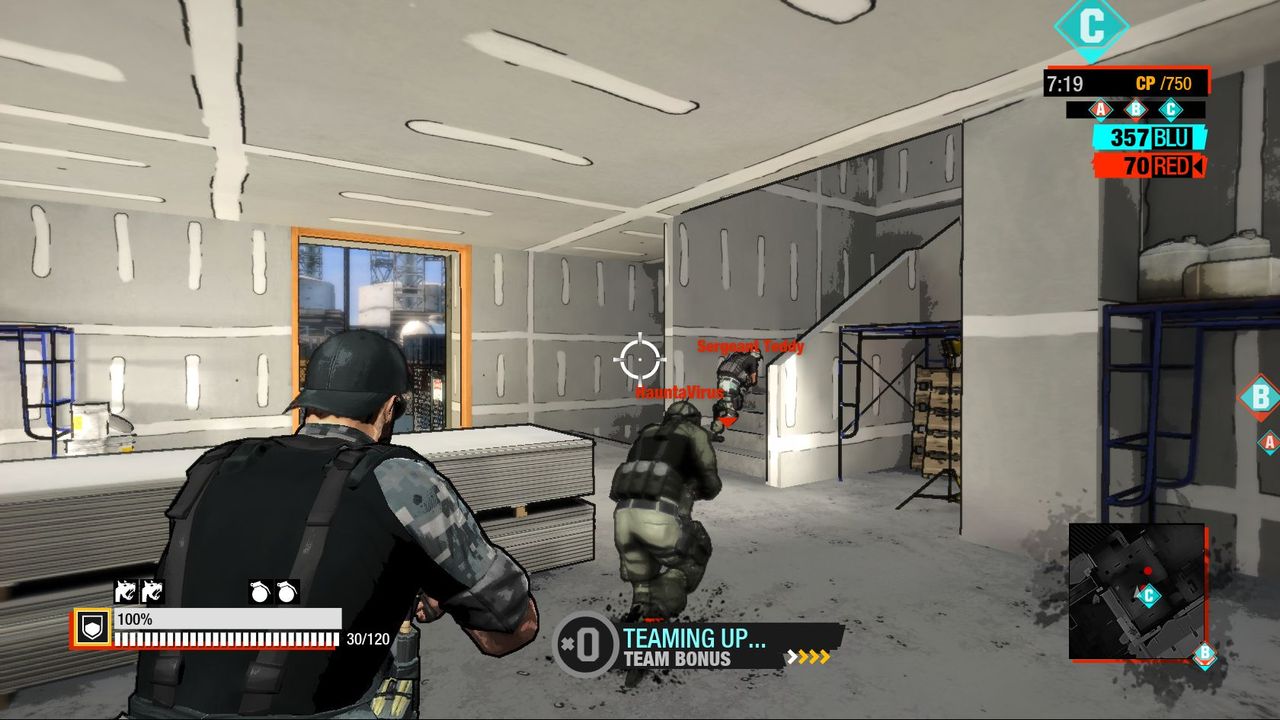Expand the RED score row via its left arrow
This screenshot has width=1280, height=720.
click(1200, 165)
